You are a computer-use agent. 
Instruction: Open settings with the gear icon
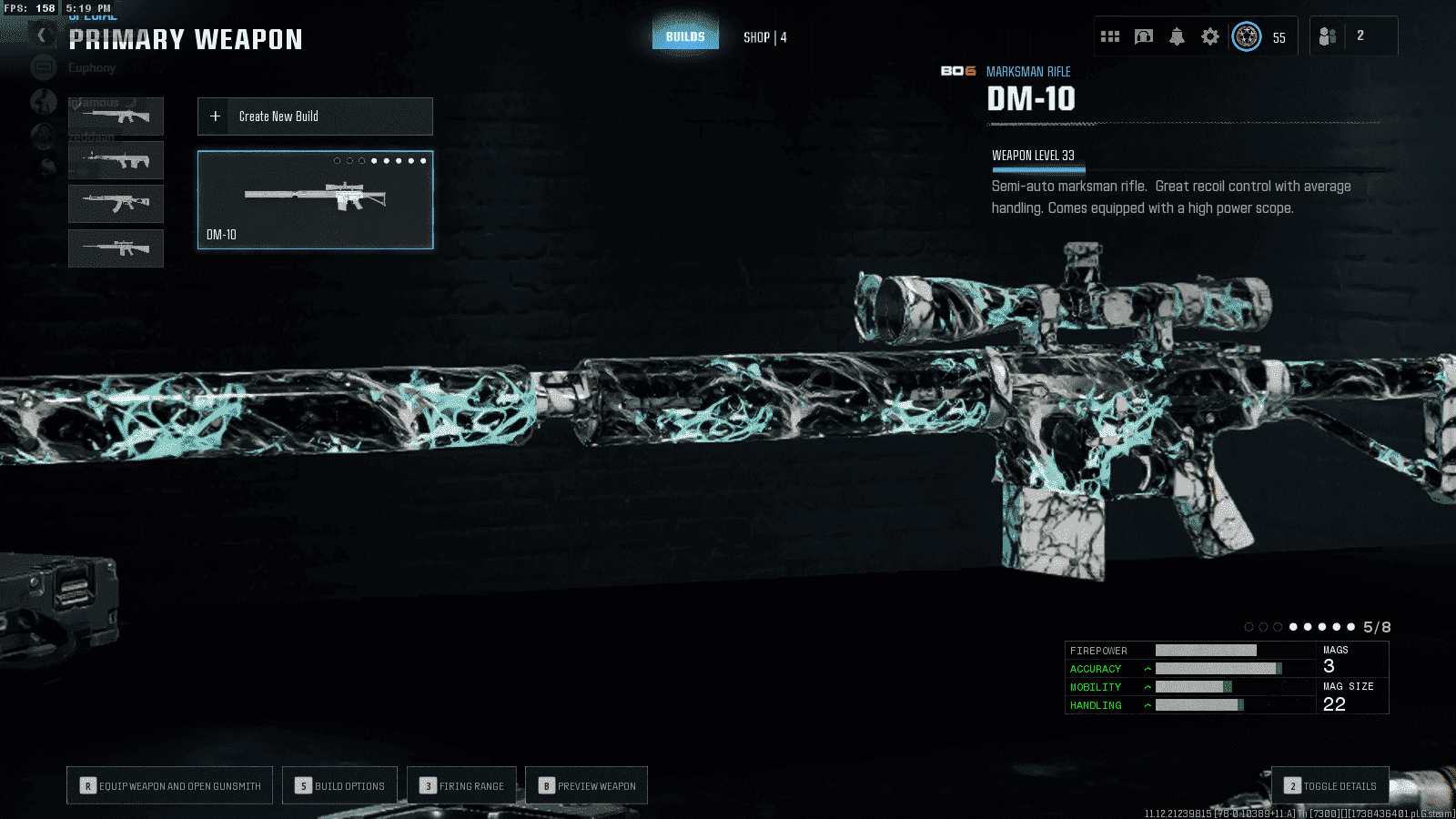(x=1210, y=36)
